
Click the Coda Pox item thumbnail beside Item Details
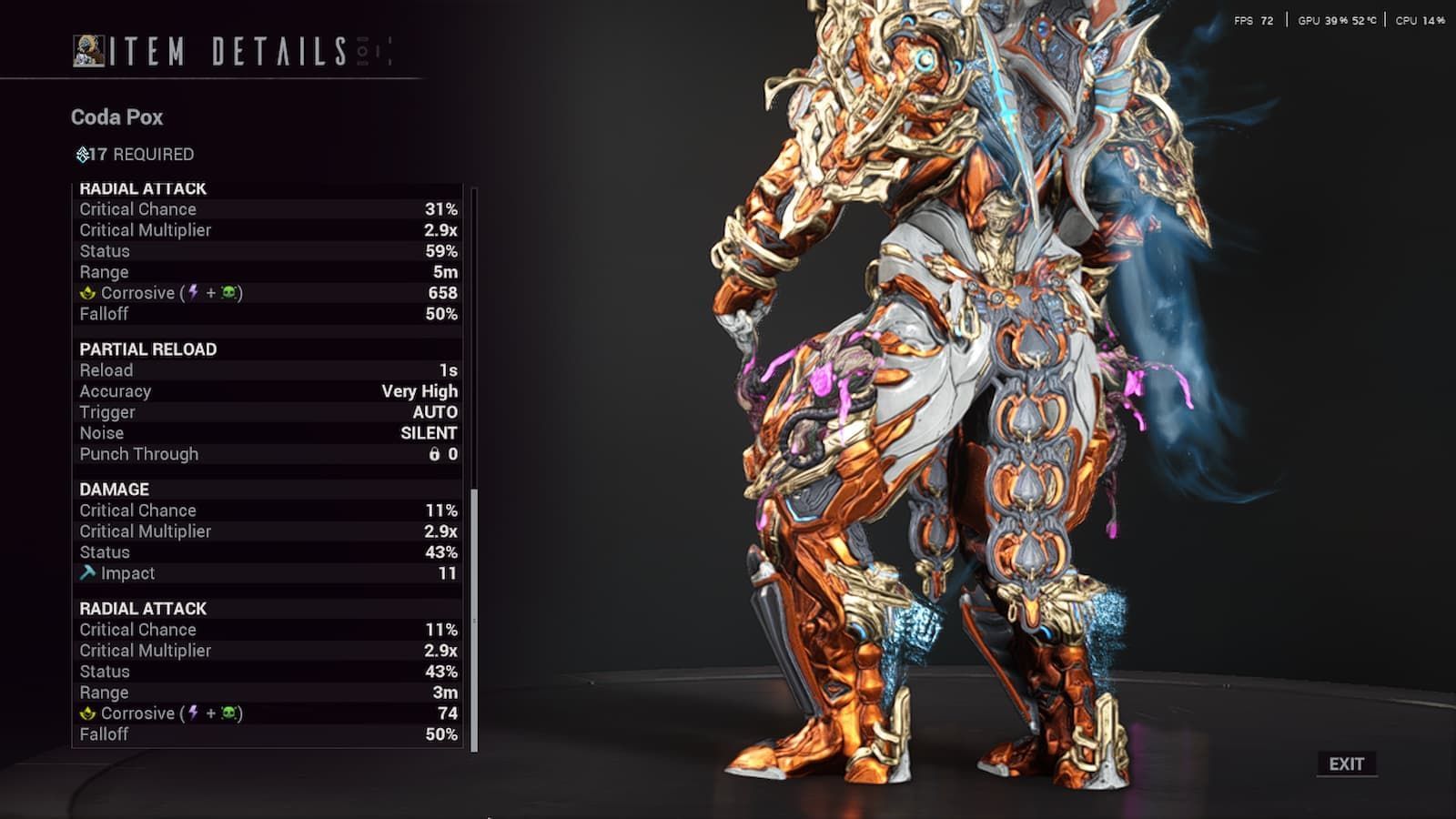(x=86, y=52)
